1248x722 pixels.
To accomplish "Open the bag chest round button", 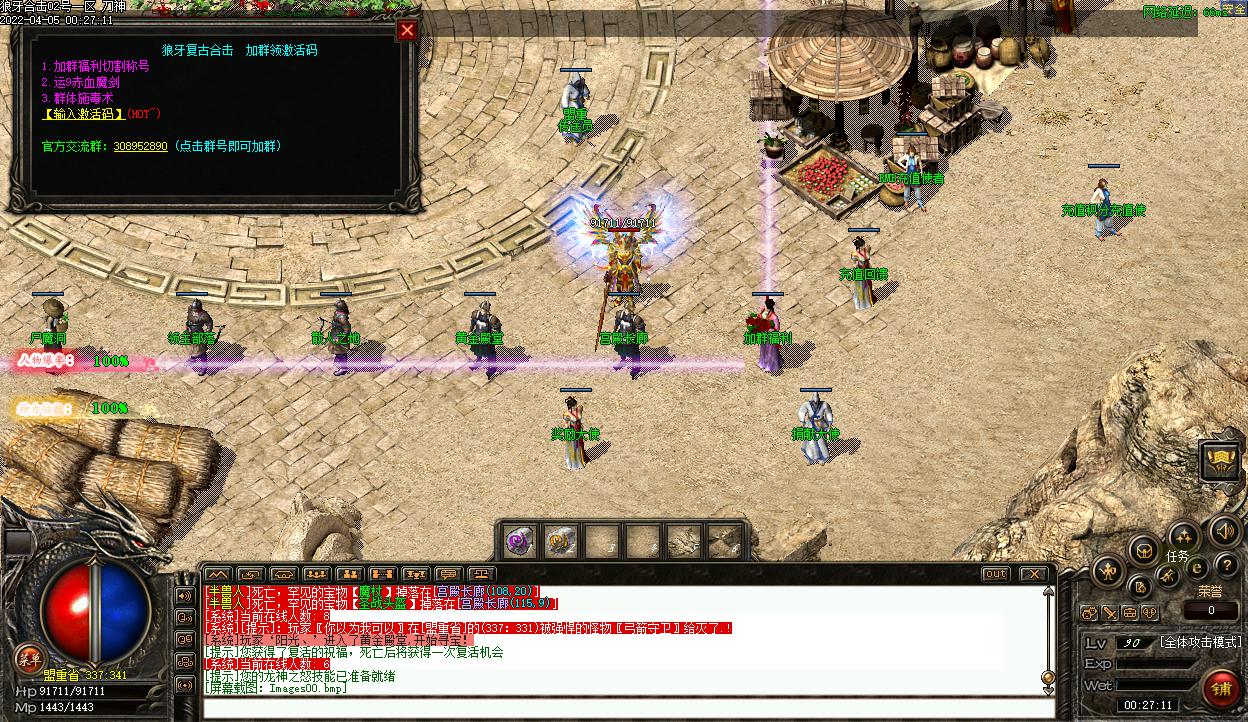I will (1143, 549).
